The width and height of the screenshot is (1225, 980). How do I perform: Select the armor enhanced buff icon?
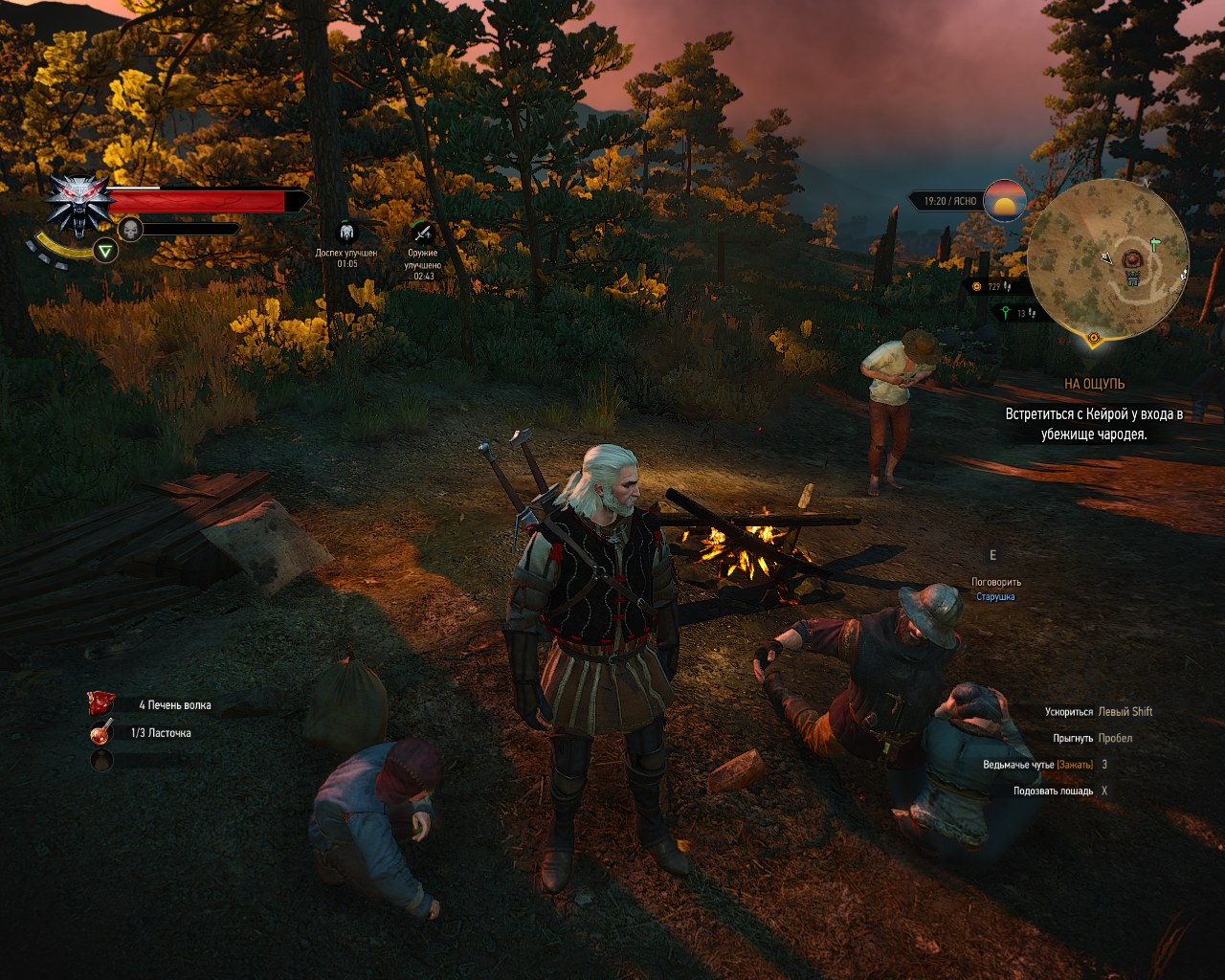pyautogui.click(x=346, y=232)
